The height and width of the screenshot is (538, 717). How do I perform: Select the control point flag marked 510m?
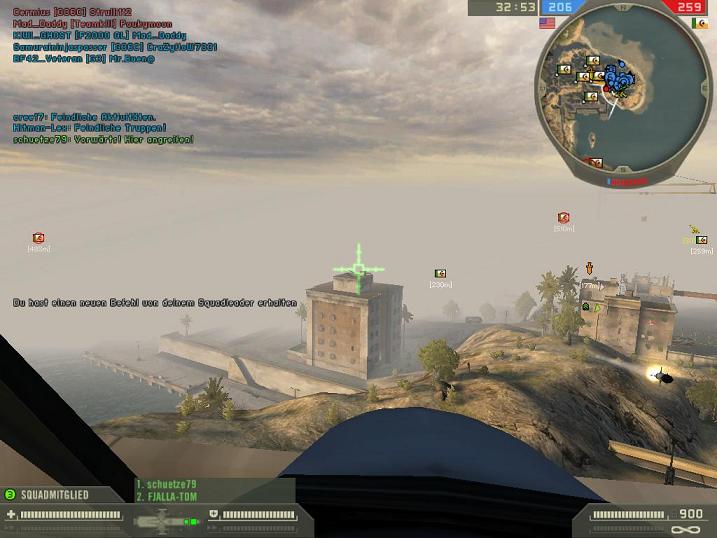[563, 218]
